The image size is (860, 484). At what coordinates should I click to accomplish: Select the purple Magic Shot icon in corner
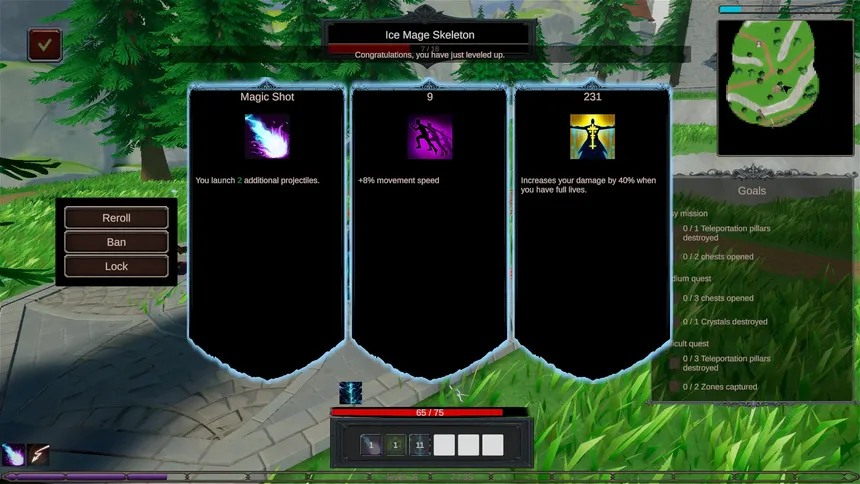13,455
